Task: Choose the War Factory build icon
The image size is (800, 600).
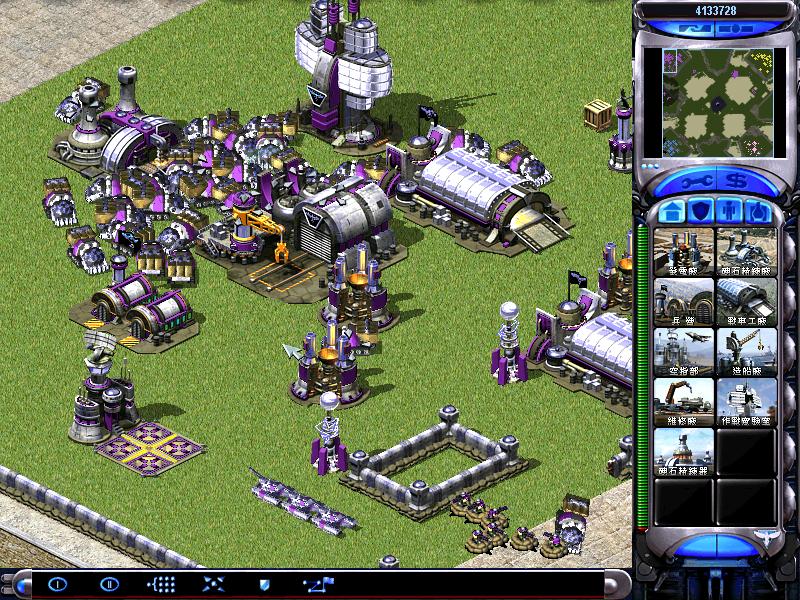Action: 746,301
